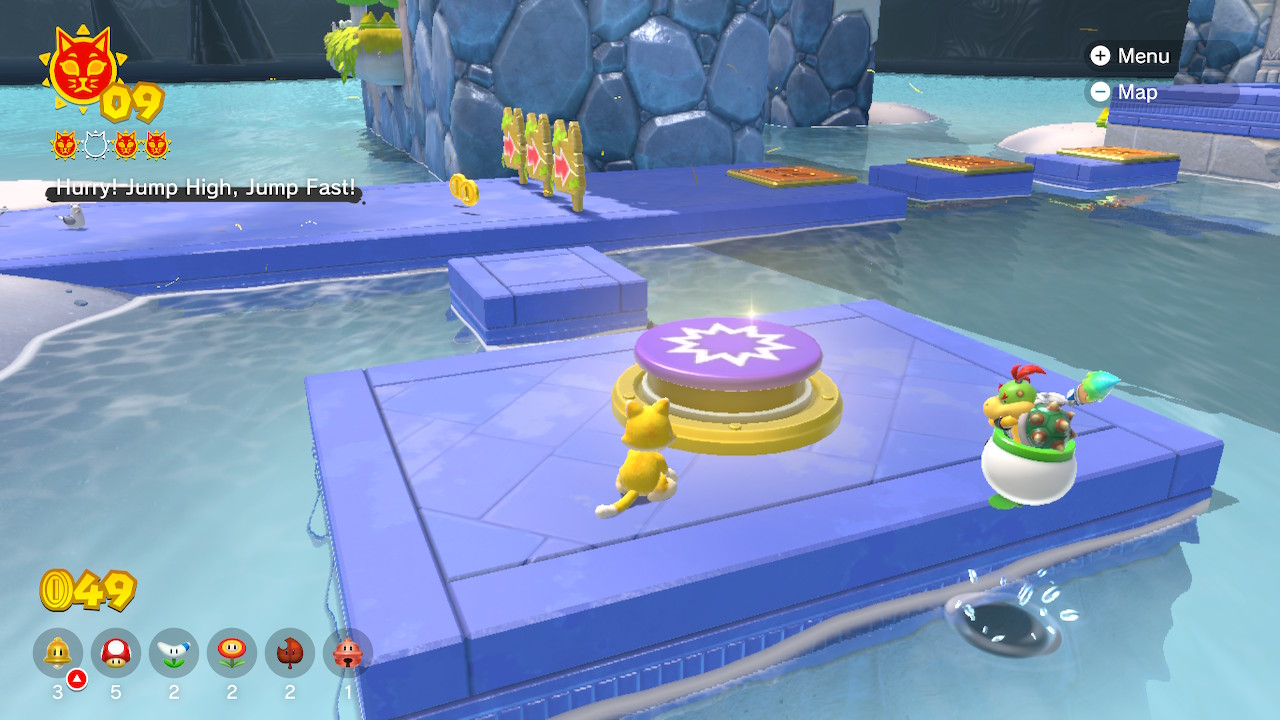Select the Boomerang Flower item slot
Viewport: 1280px width, 720px height.
(x=174, y=654)
